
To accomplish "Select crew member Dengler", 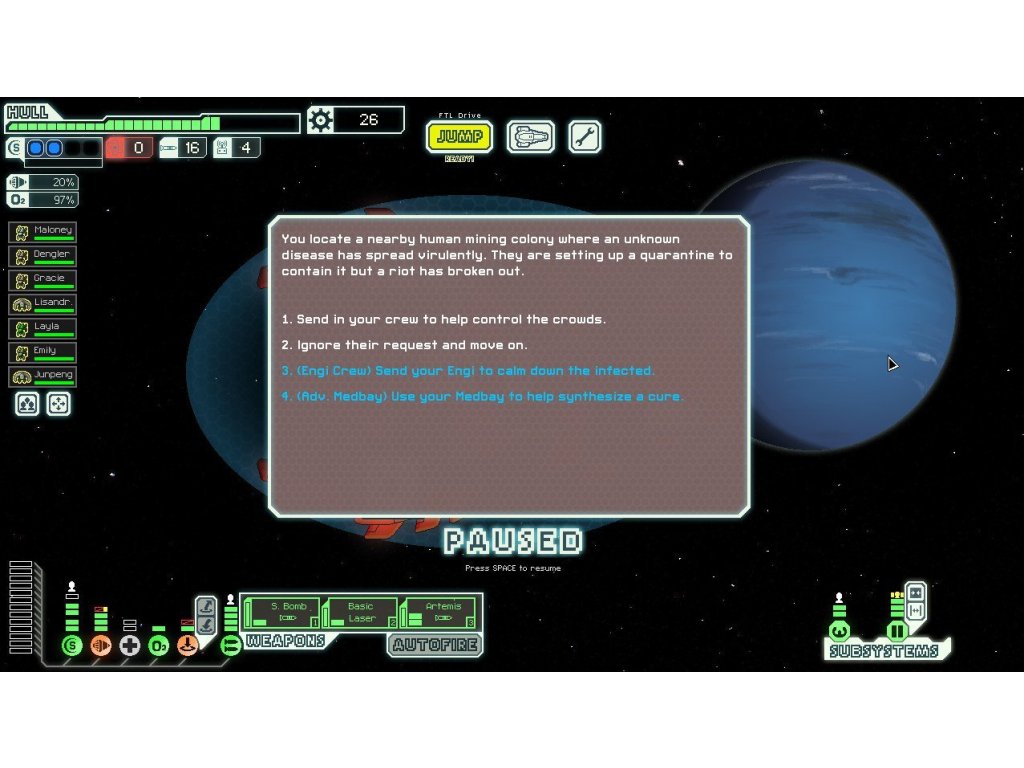I will [43, 256].
